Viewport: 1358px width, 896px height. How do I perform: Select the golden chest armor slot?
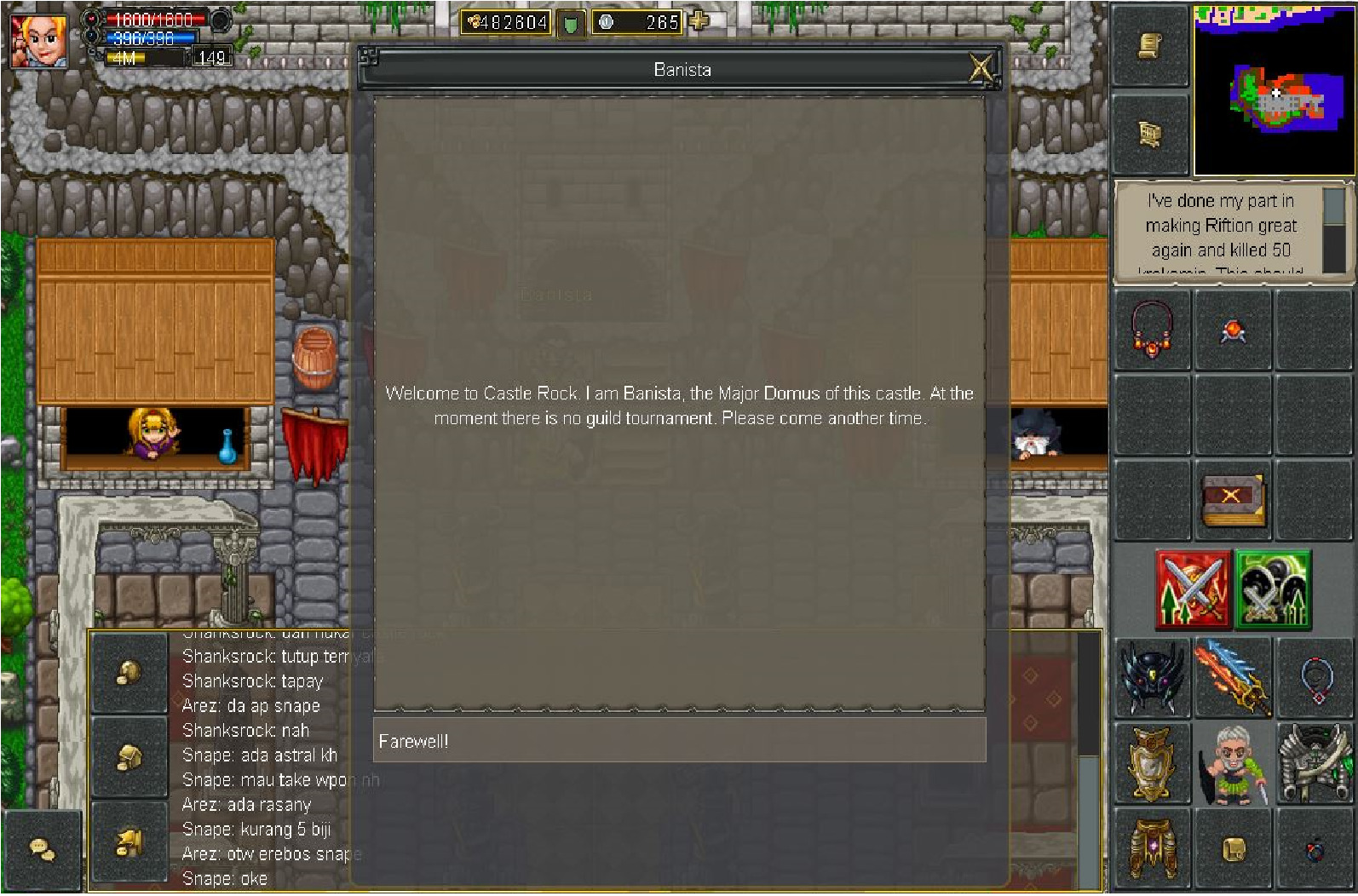click(1152, 764)
